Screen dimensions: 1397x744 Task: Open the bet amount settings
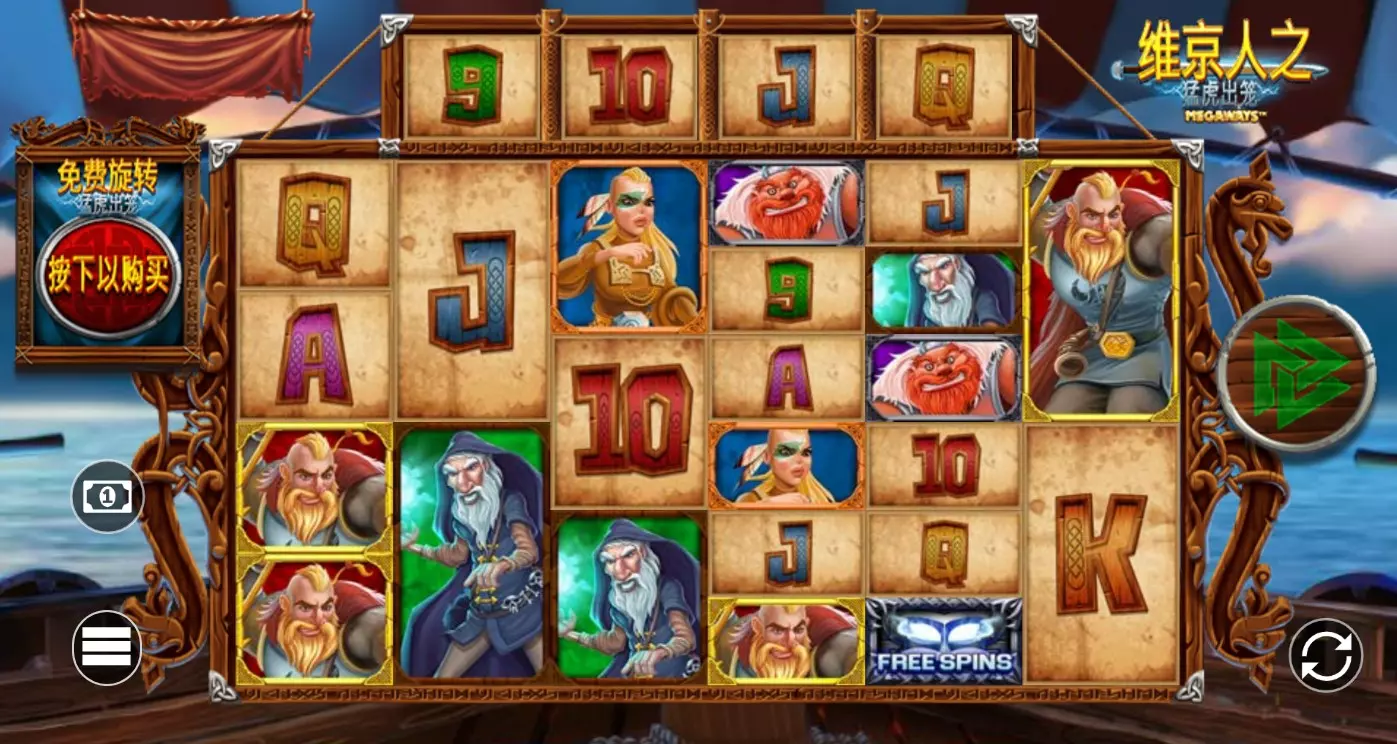point(107,496)
